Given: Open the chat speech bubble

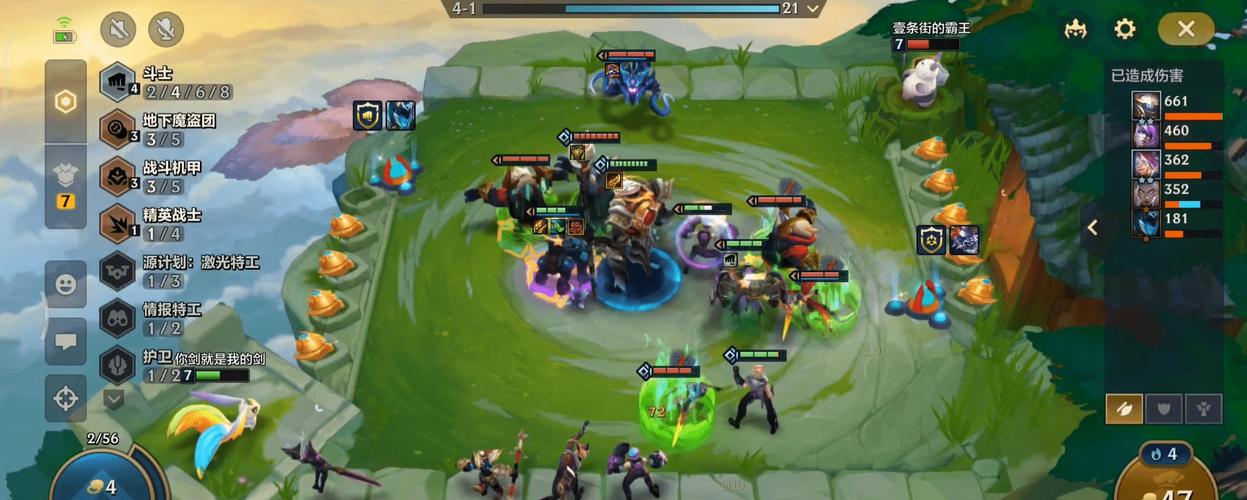Looking at the screenshot, I should [66, 342].
